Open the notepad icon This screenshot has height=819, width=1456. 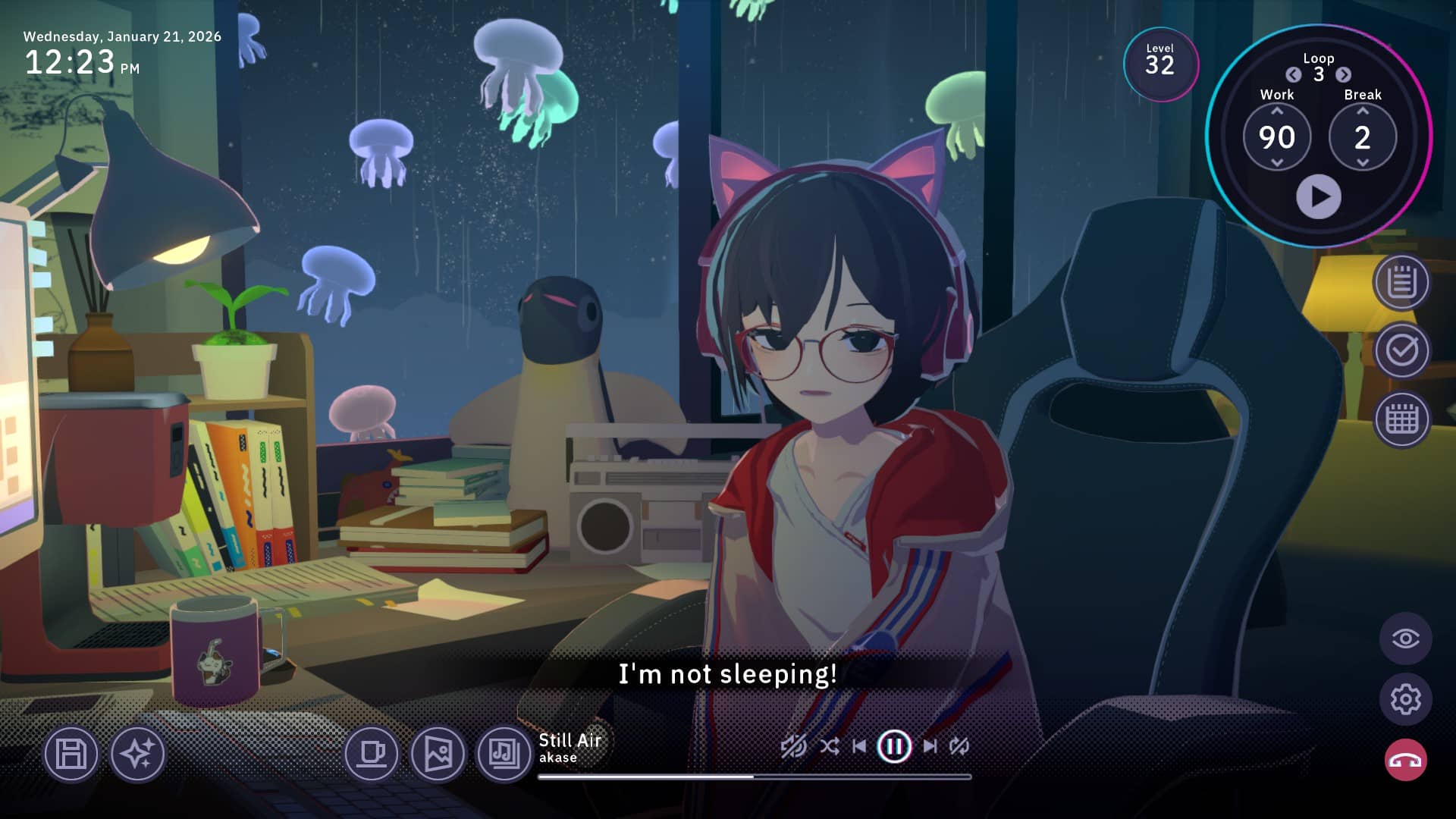pos(1401,283)
